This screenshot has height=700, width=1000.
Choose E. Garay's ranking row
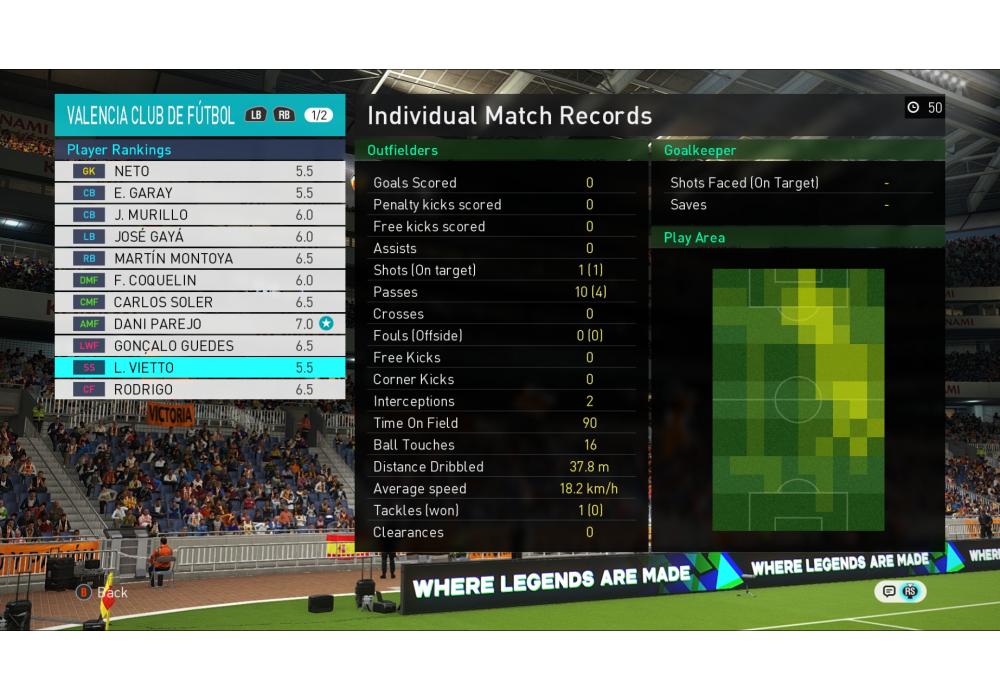tap(200, 193)
